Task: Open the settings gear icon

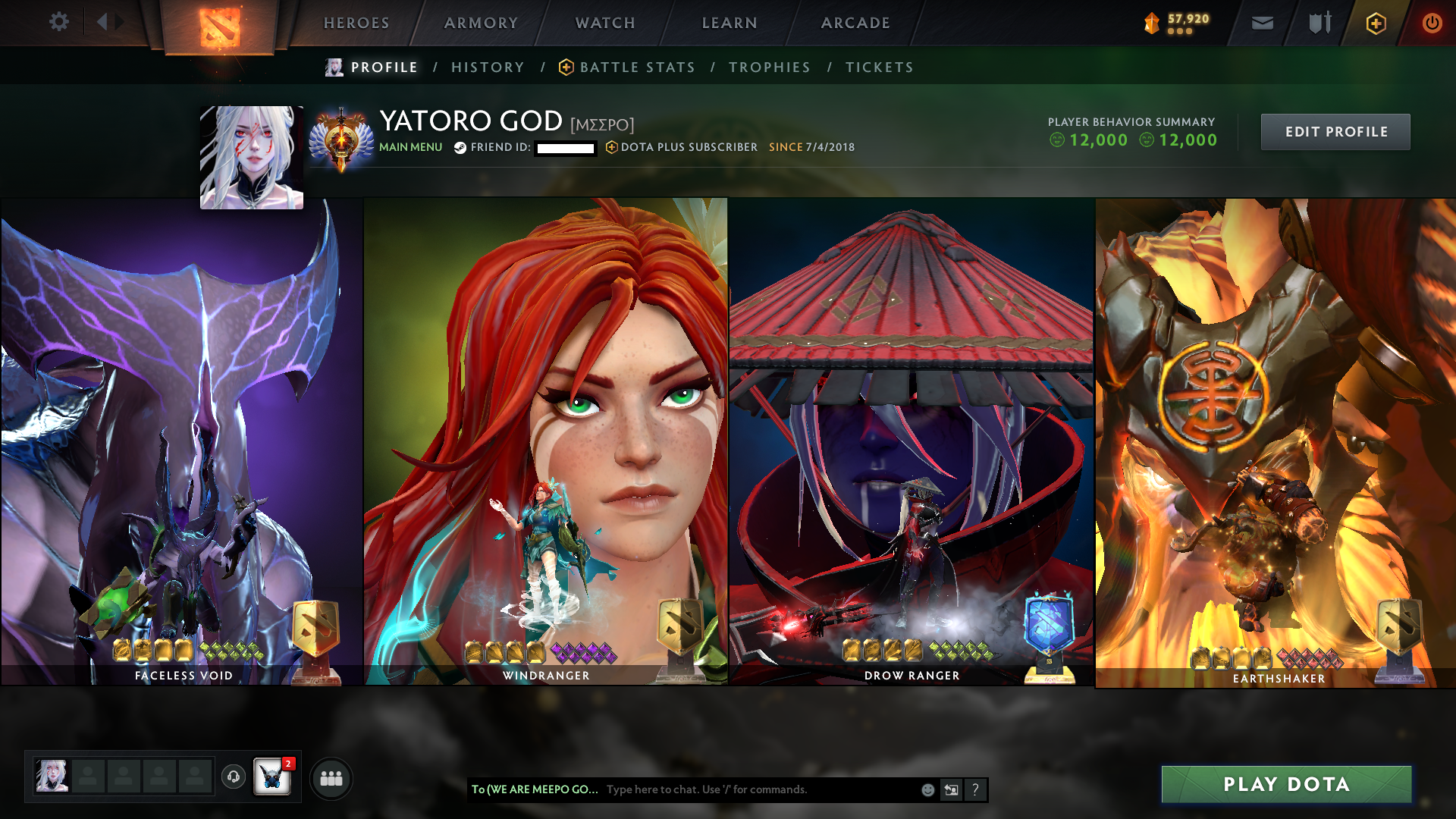Action: tap(58, 22)
